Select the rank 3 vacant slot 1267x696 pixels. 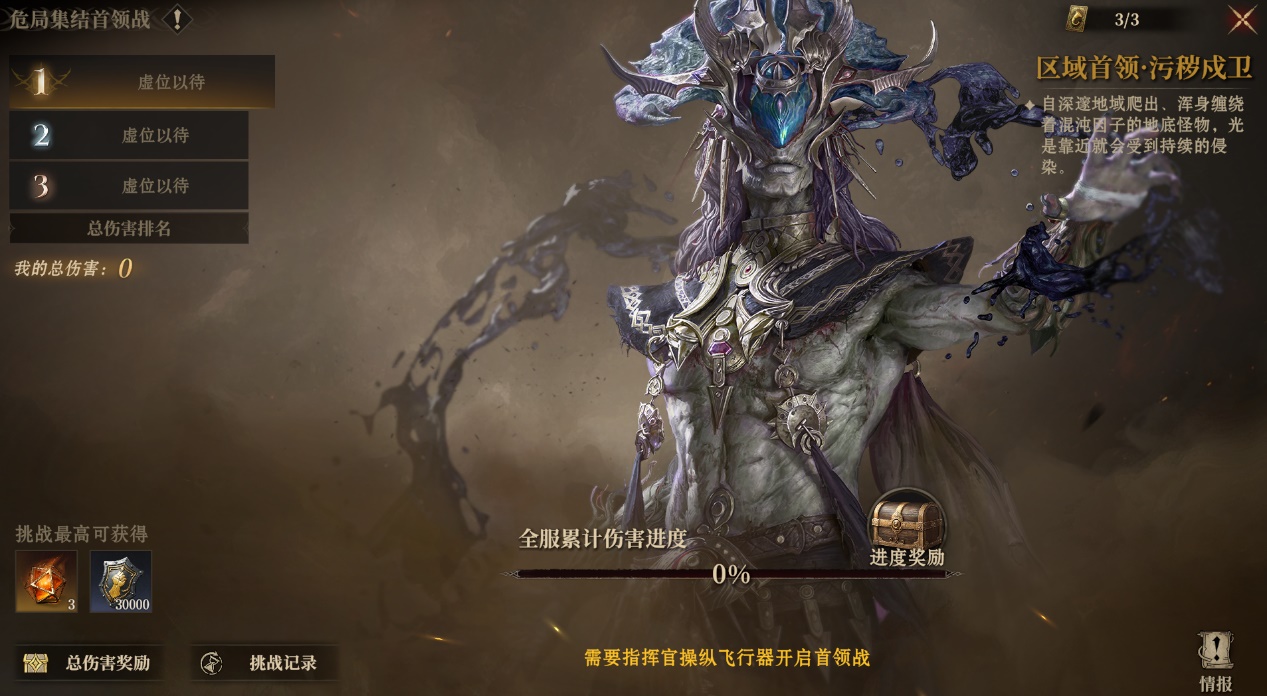click(x=129, y=186)
